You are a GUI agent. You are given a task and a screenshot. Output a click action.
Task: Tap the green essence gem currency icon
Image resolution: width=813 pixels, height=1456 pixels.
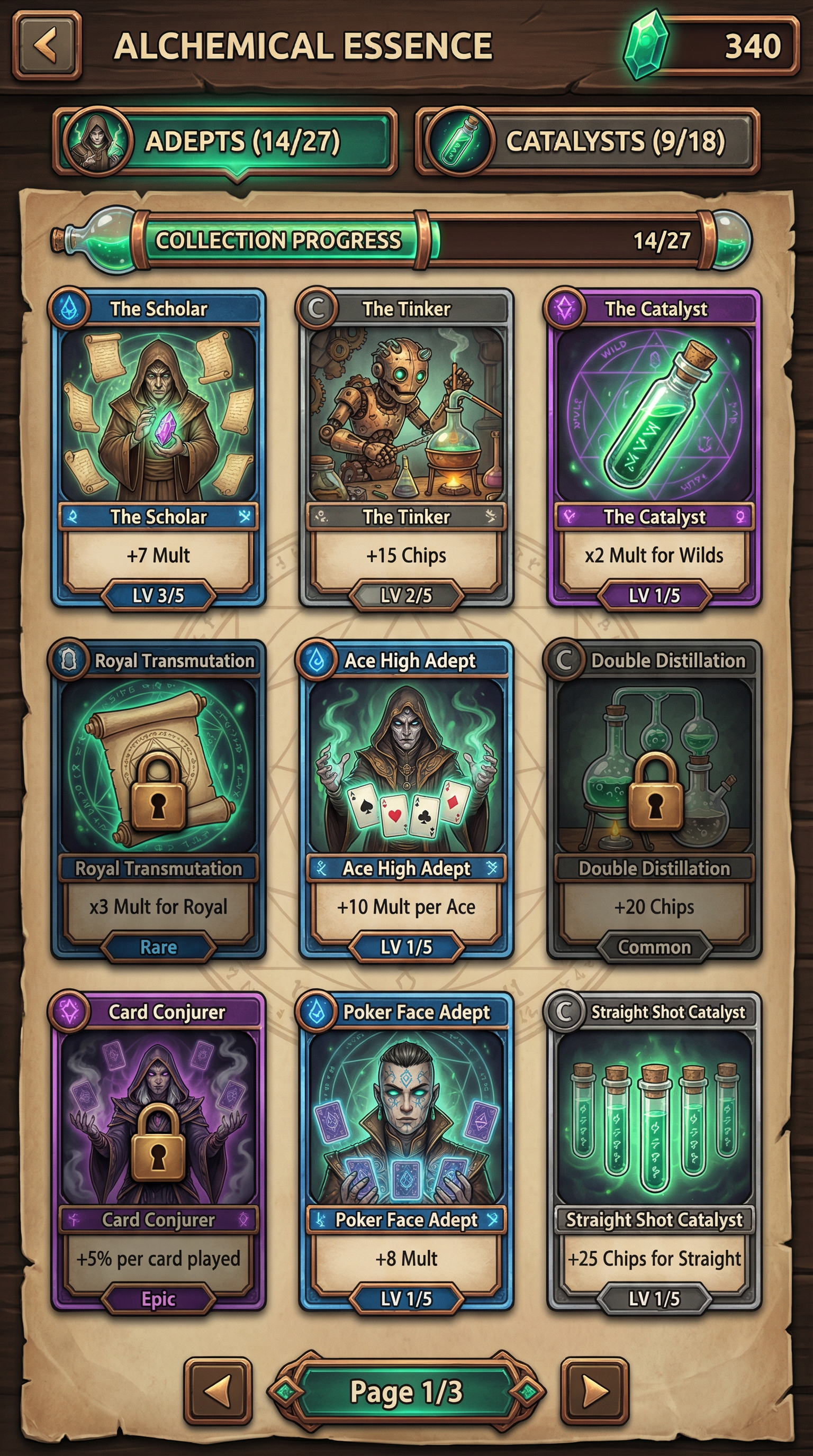point(645,45)
